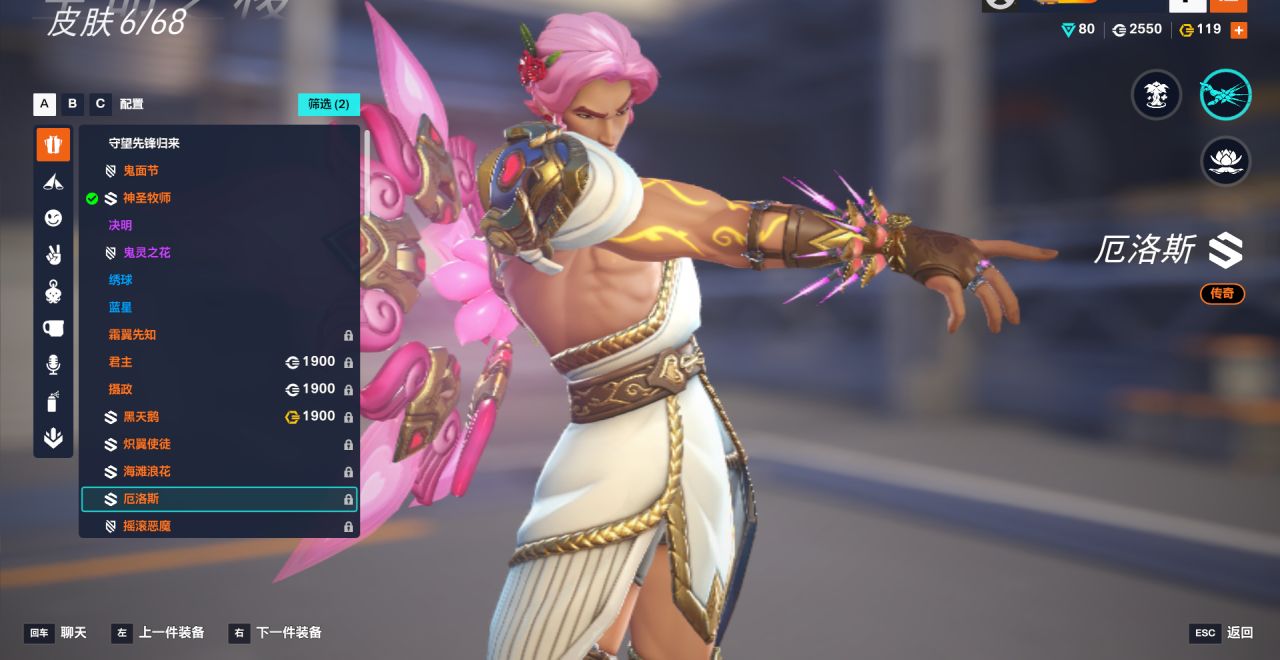
Task: Switch to the victory pose hand category
Action: pos(54,255)
